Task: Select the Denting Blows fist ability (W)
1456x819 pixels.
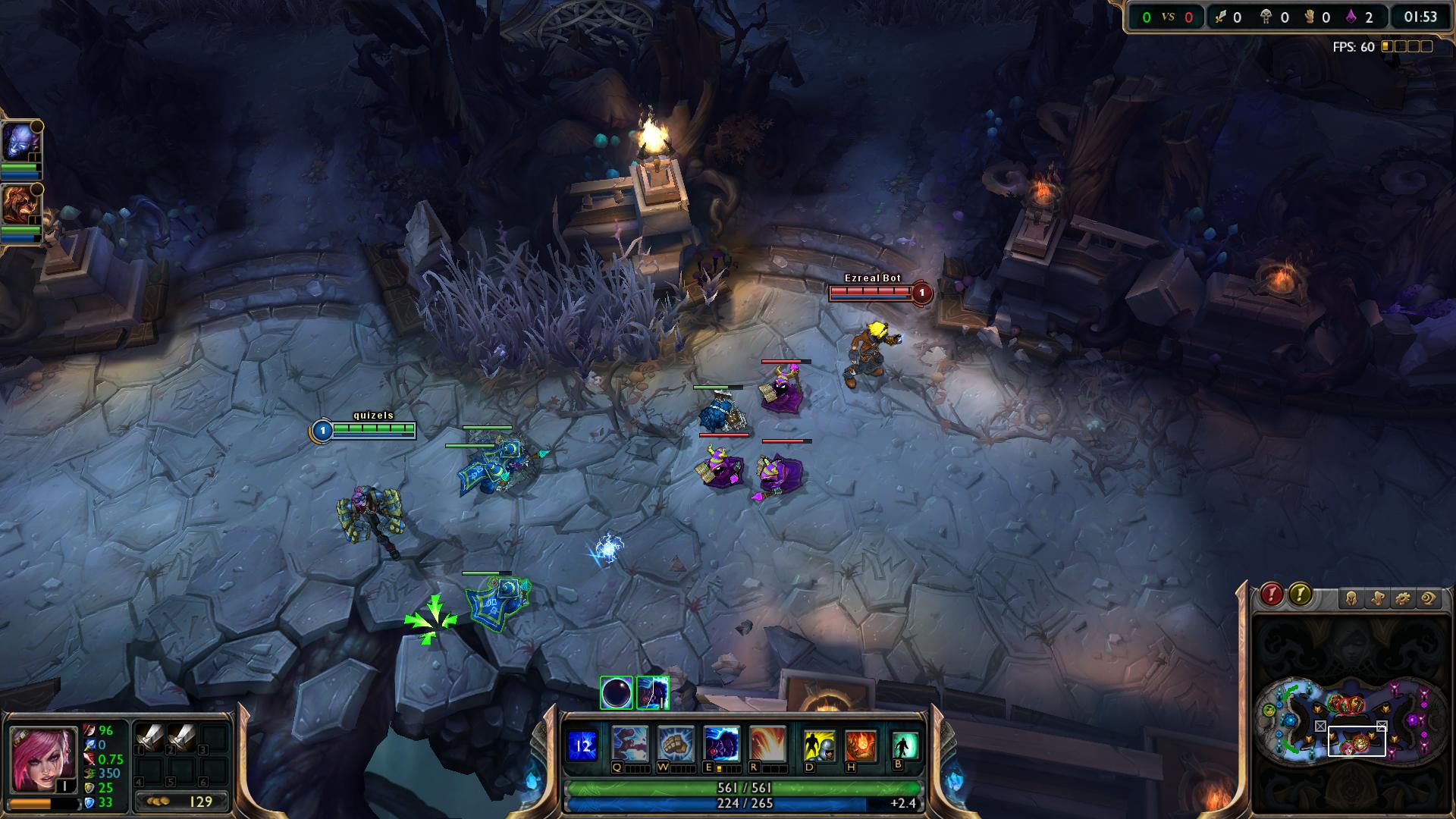Action: point(675,744)
